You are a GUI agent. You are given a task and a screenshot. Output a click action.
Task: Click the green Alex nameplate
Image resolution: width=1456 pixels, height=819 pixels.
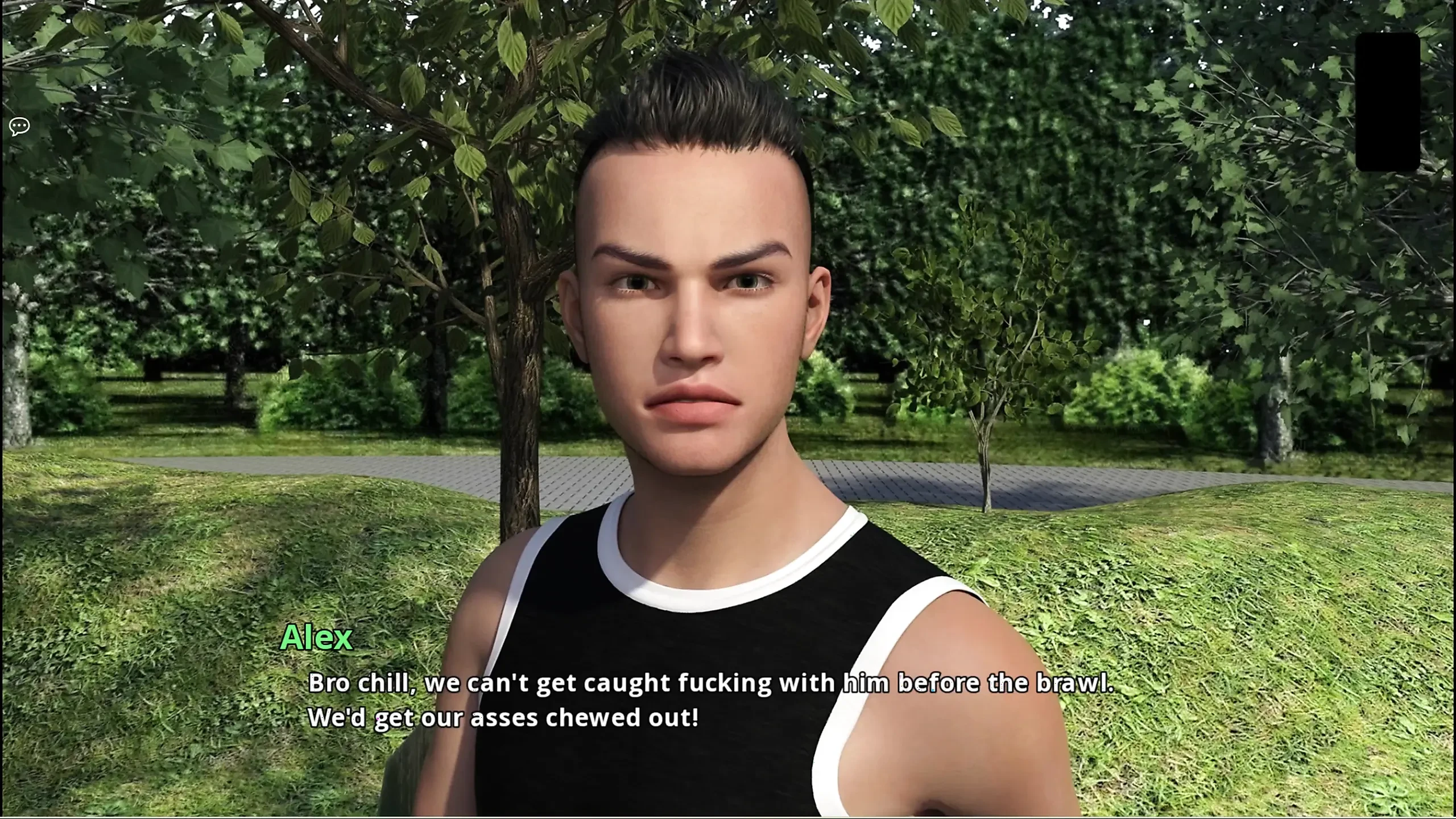coord(317,639)
